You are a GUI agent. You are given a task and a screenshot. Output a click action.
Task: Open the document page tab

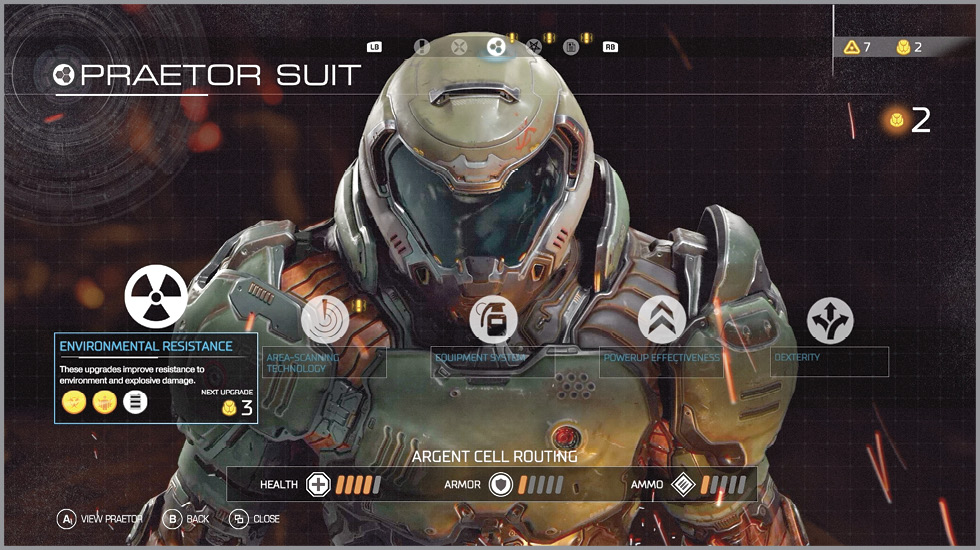571,46
